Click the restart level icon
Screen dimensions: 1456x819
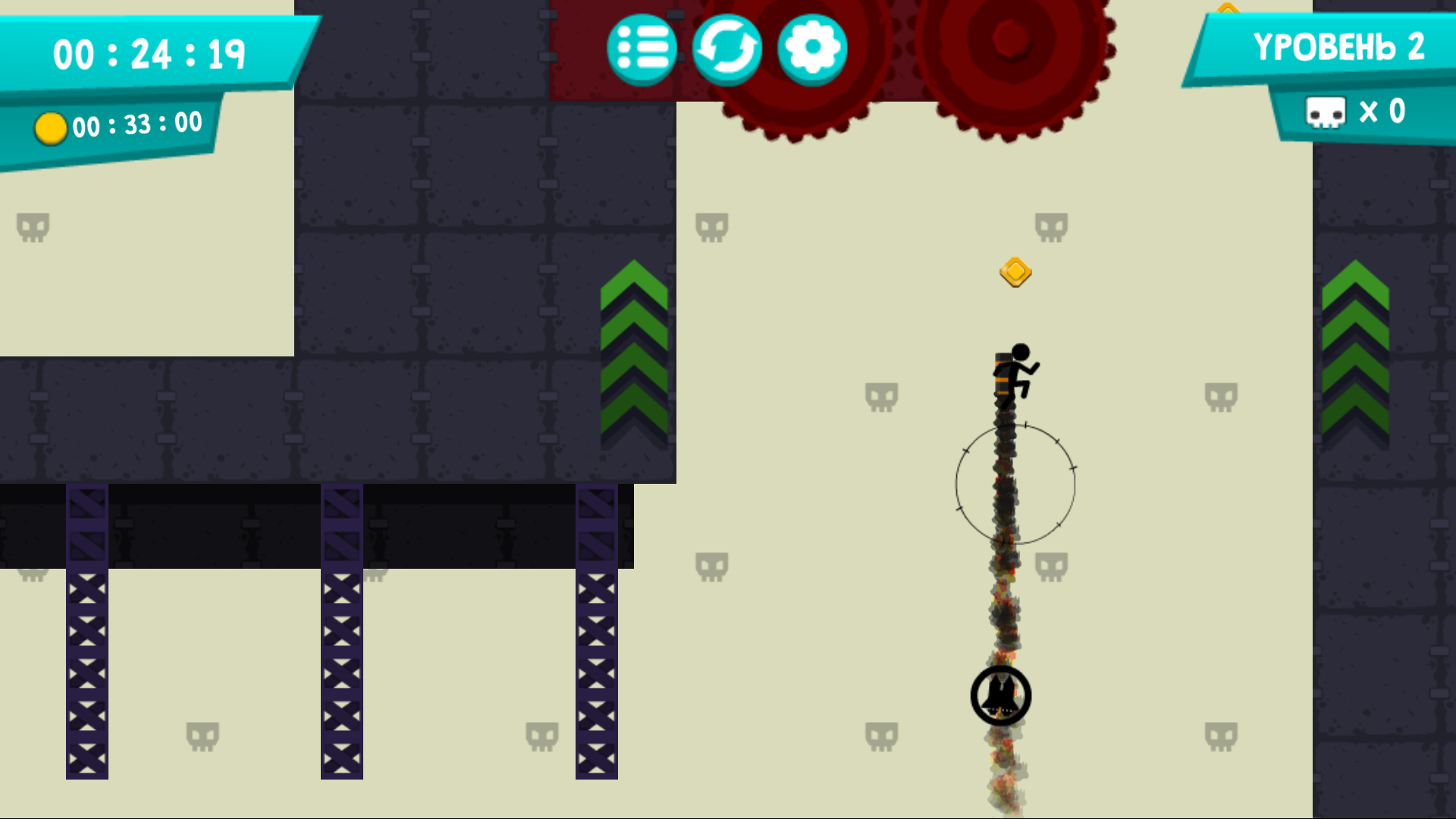point(728,48)
